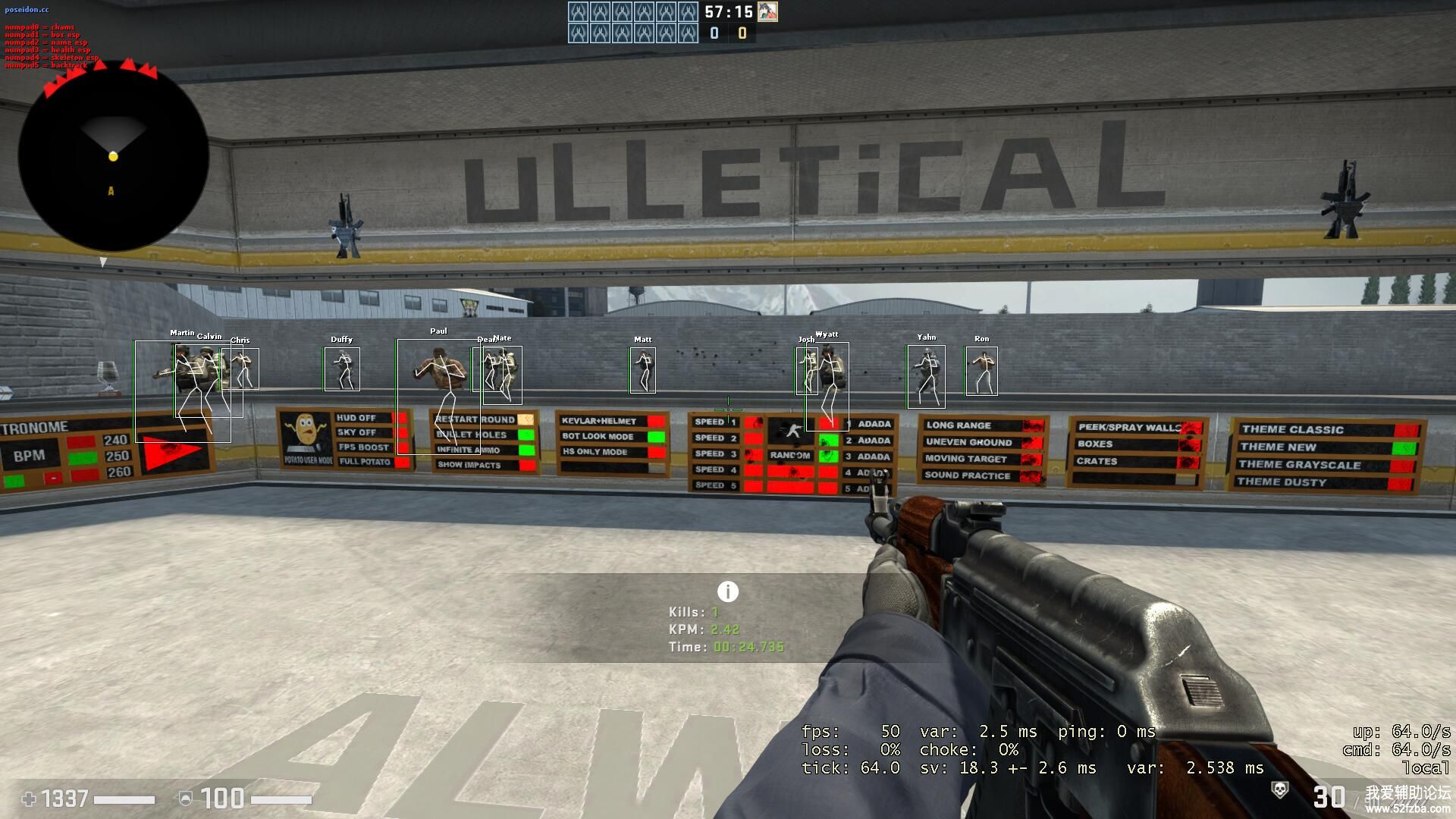Click the info icon above the Kills stats
Image resolution: width=1456 pixels, height=819 pixels.
727,591
